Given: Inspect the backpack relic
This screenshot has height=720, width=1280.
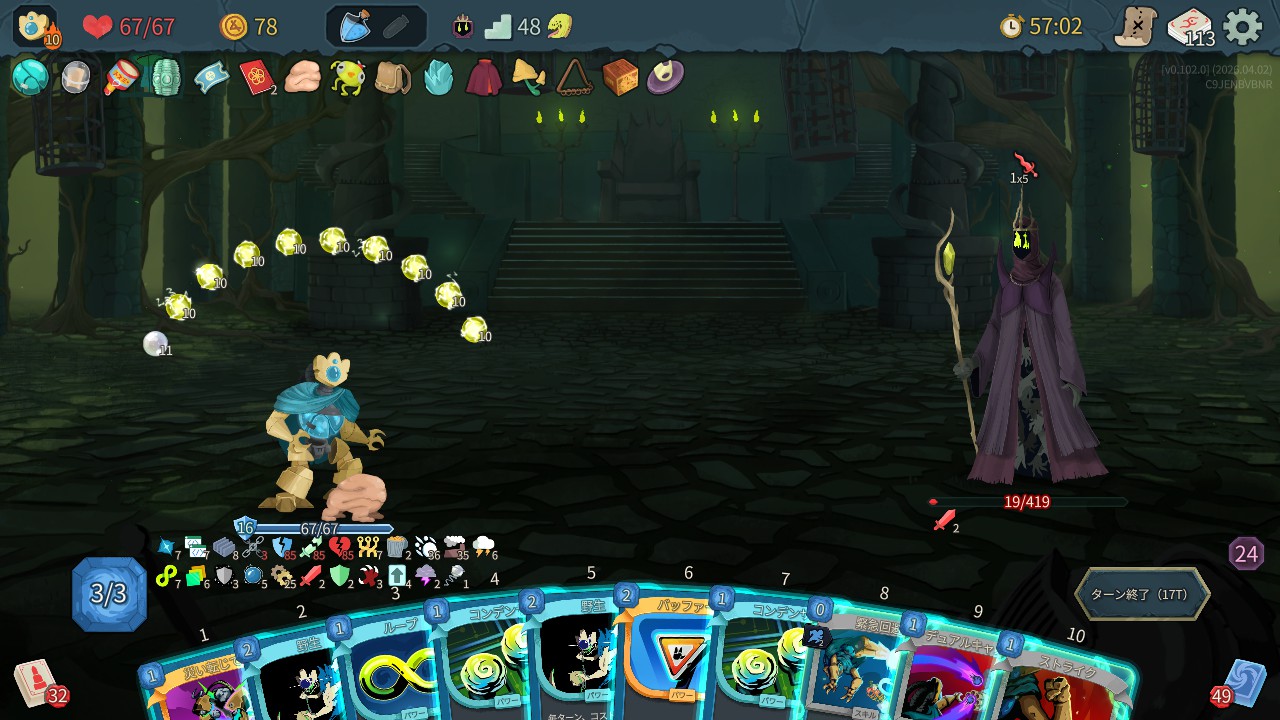Looking at the screenshot, I should 392,77.
